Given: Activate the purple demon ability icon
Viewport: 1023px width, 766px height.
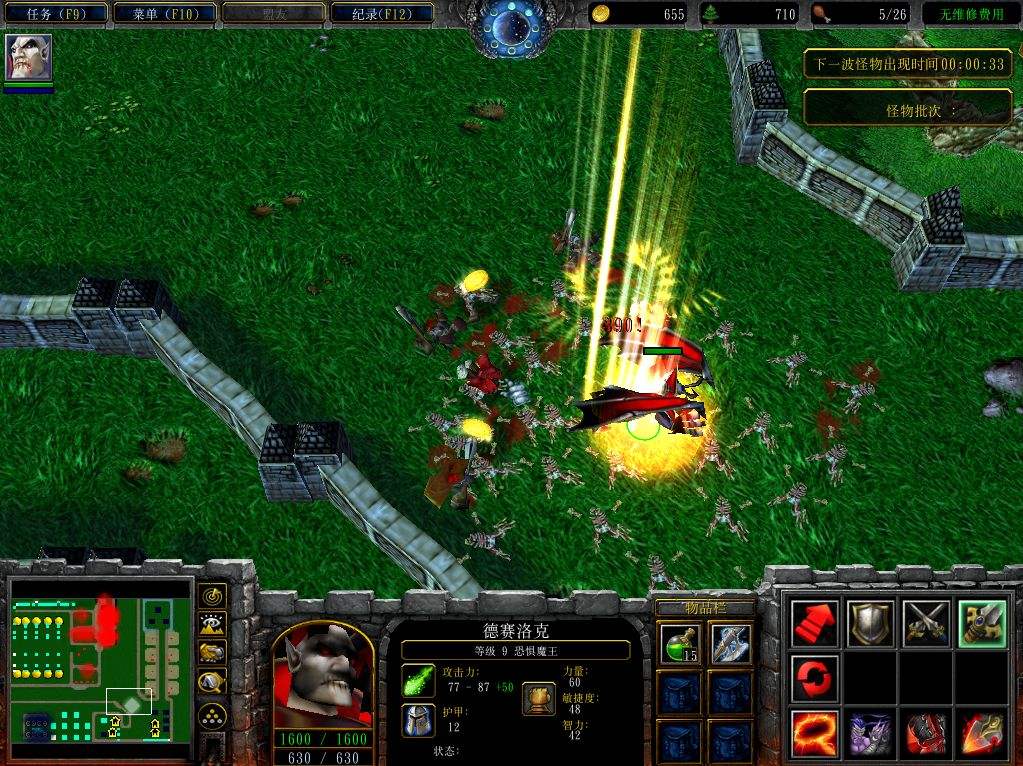Looking at the screenshot, I should coord(870,734).
